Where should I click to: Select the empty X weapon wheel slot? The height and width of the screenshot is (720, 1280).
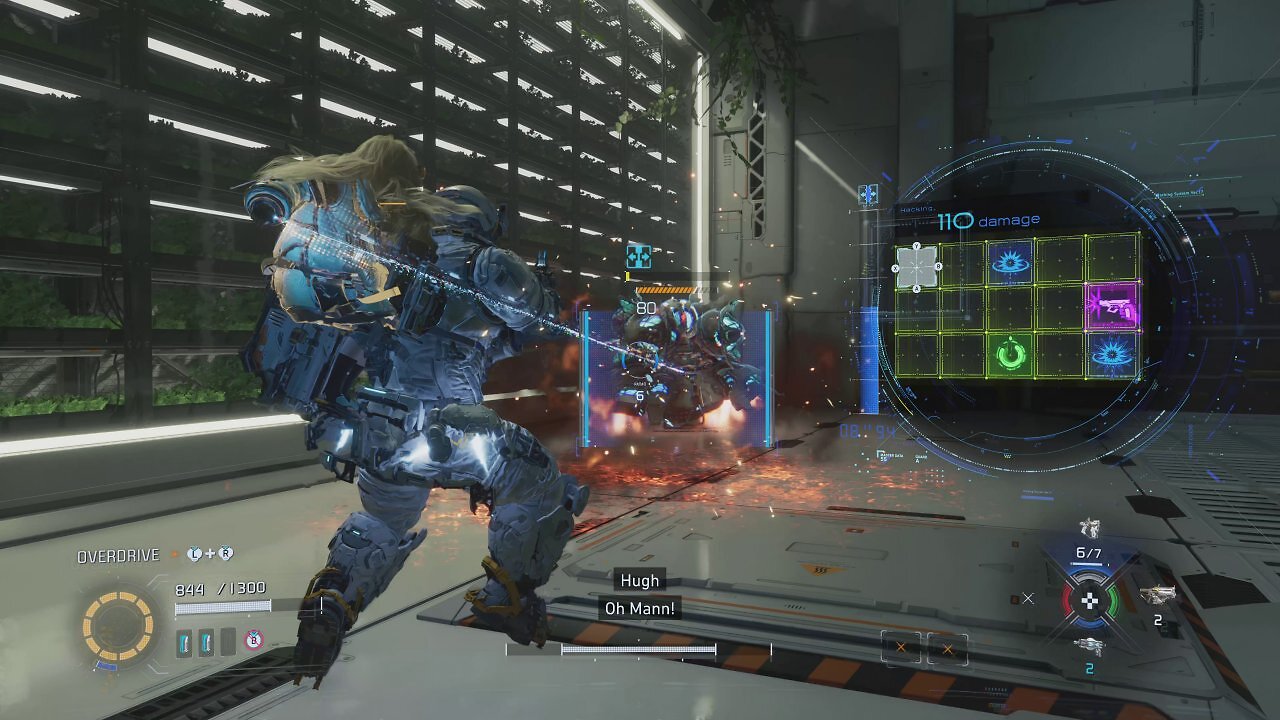[1028, 599]
